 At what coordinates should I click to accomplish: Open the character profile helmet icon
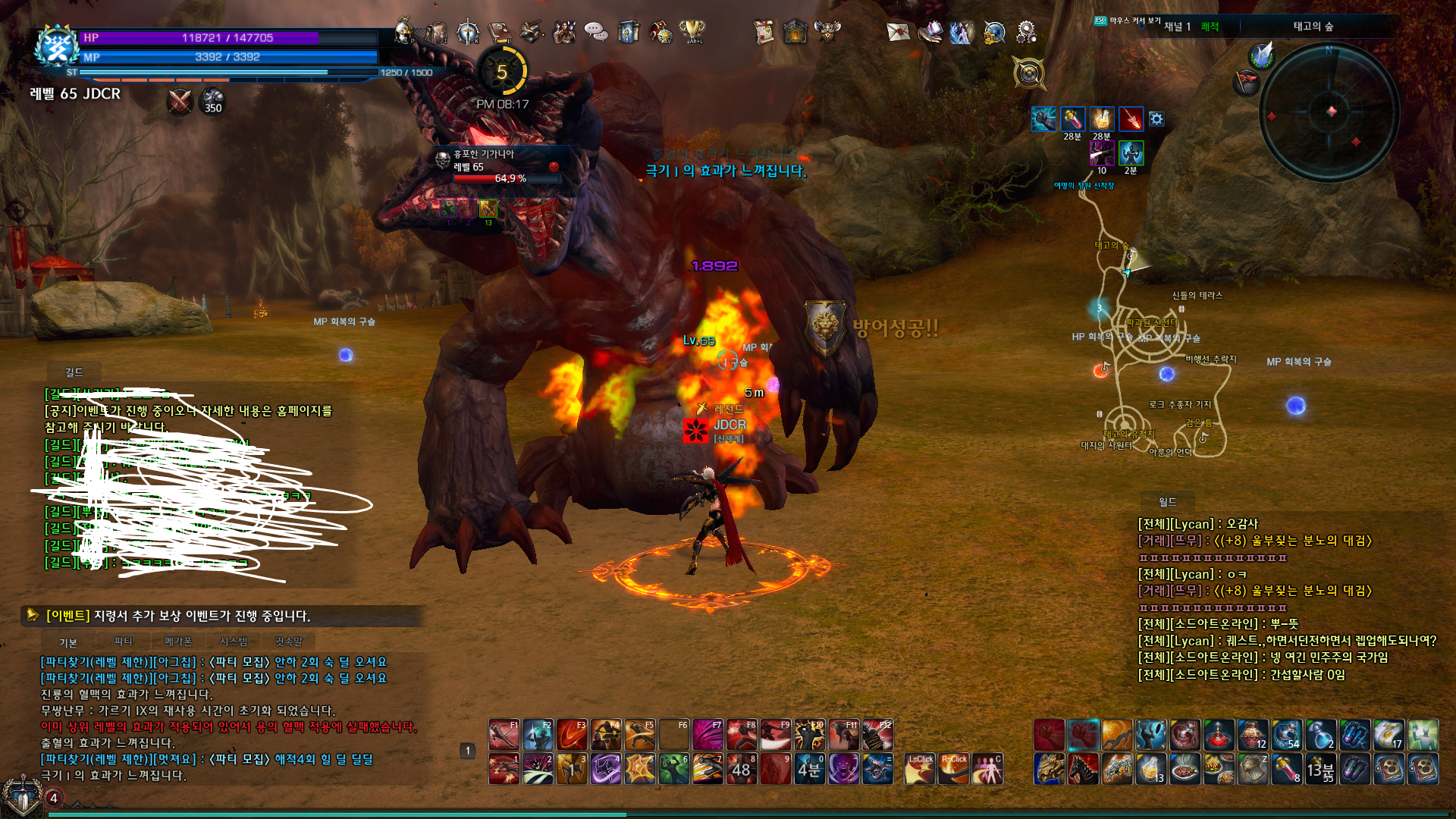pyautogui.click(x=404, y=31)
